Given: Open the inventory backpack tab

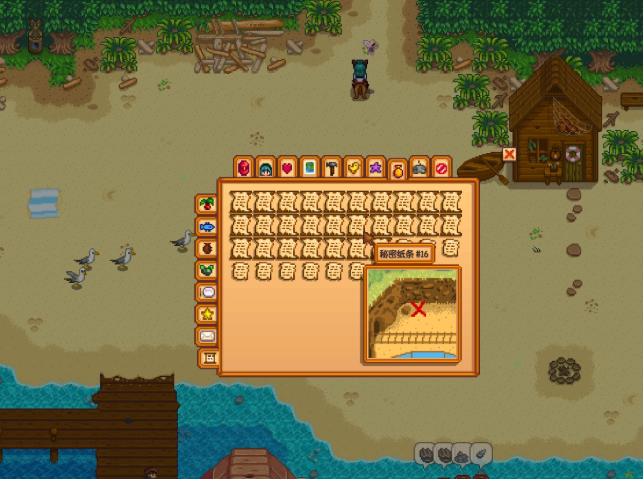Looking at the screenshot, I should [x=243, y=167].
